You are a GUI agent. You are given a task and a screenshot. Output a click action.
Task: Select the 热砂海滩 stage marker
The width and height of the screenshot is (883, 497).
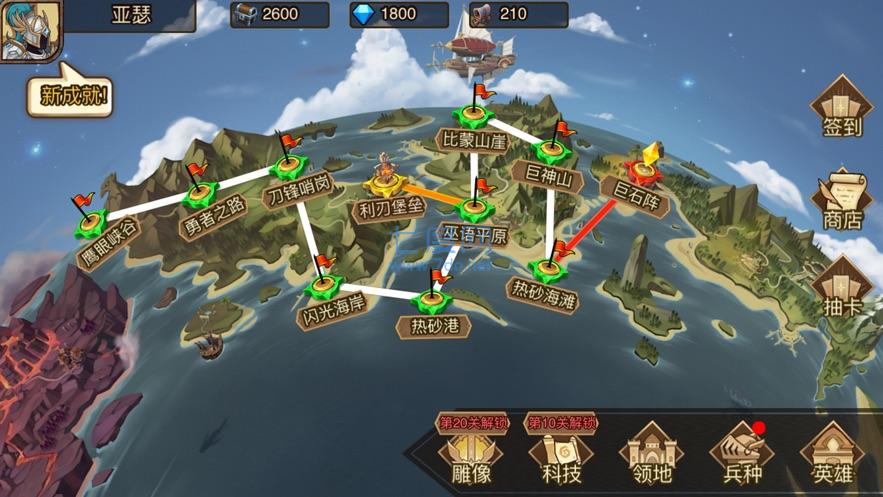click(x=548, y=268)
